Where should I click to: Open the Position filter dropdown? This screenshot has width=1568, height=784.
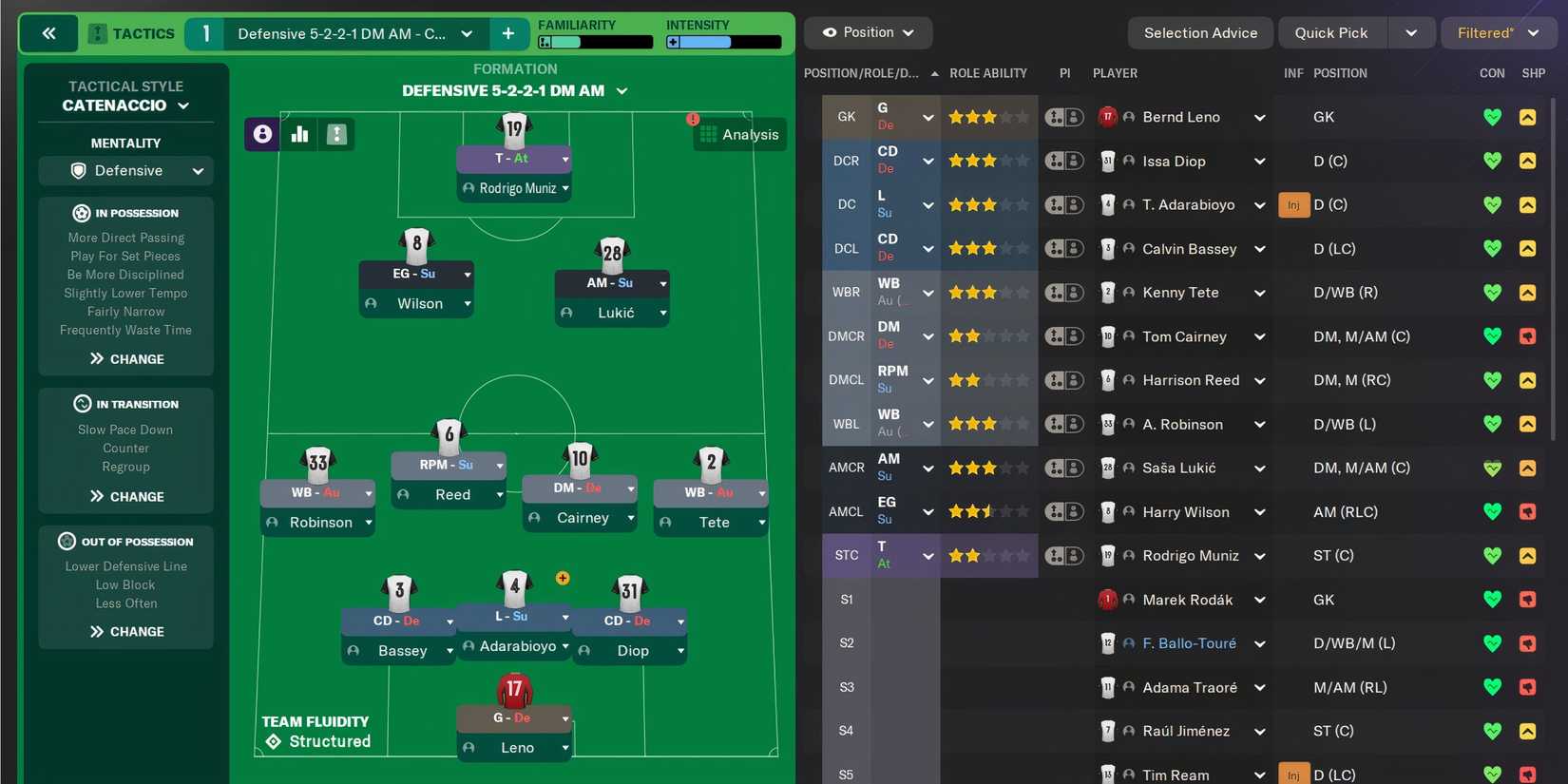868,31
